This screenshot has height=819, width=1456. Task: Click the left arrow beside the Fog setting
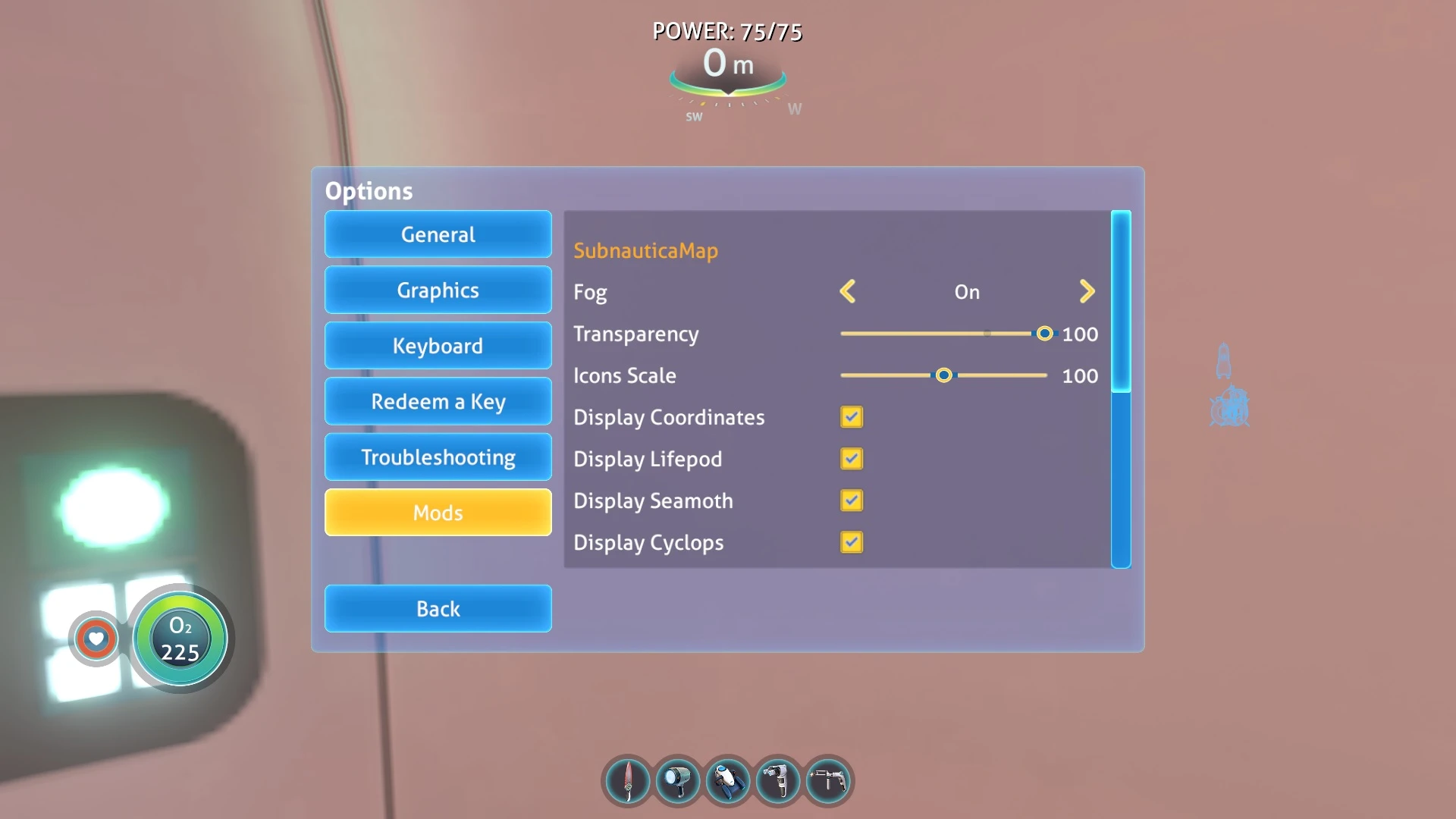pos(849,291)
